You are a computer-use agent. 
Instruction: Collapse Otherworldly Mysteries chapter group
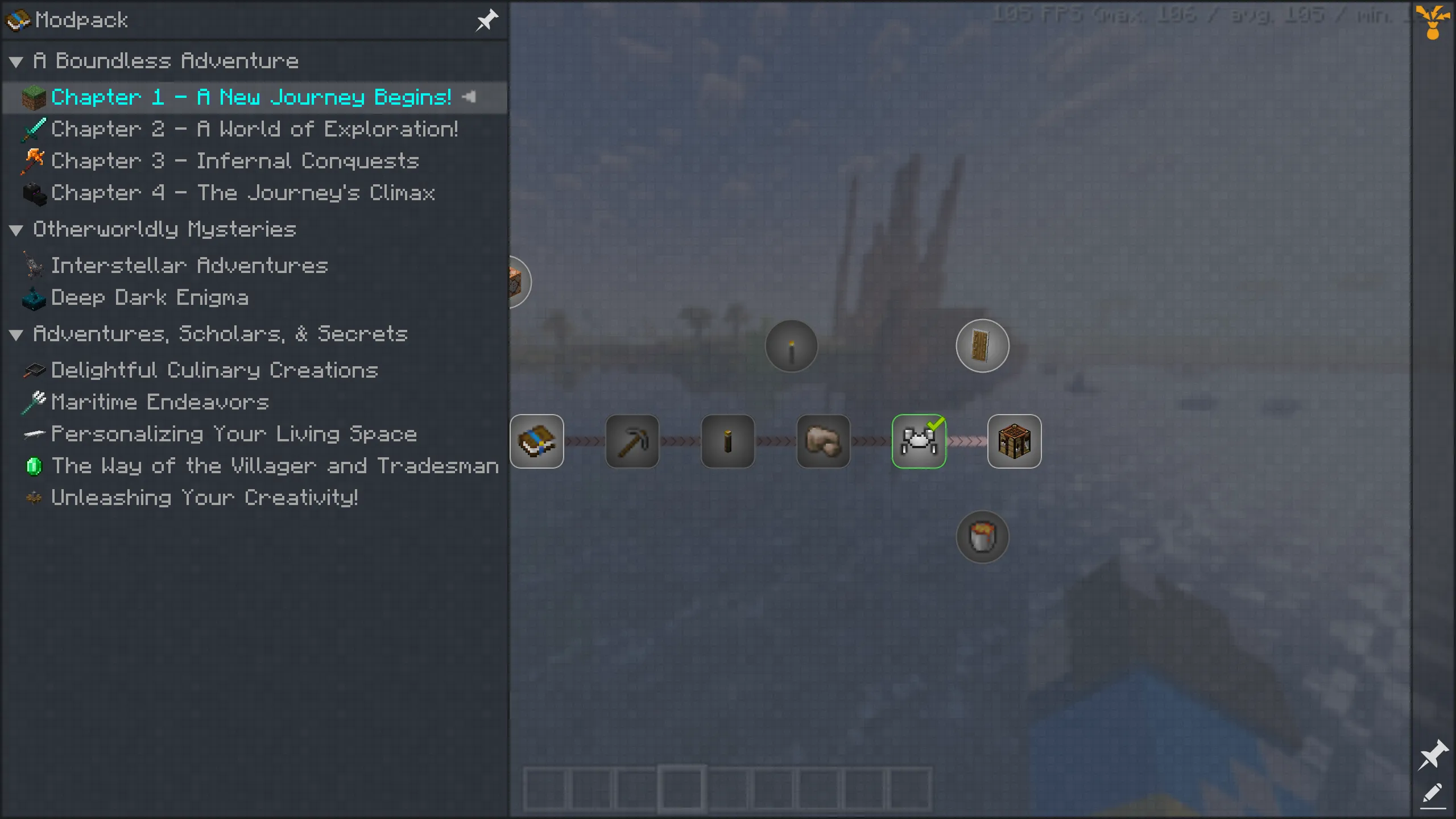16,229
